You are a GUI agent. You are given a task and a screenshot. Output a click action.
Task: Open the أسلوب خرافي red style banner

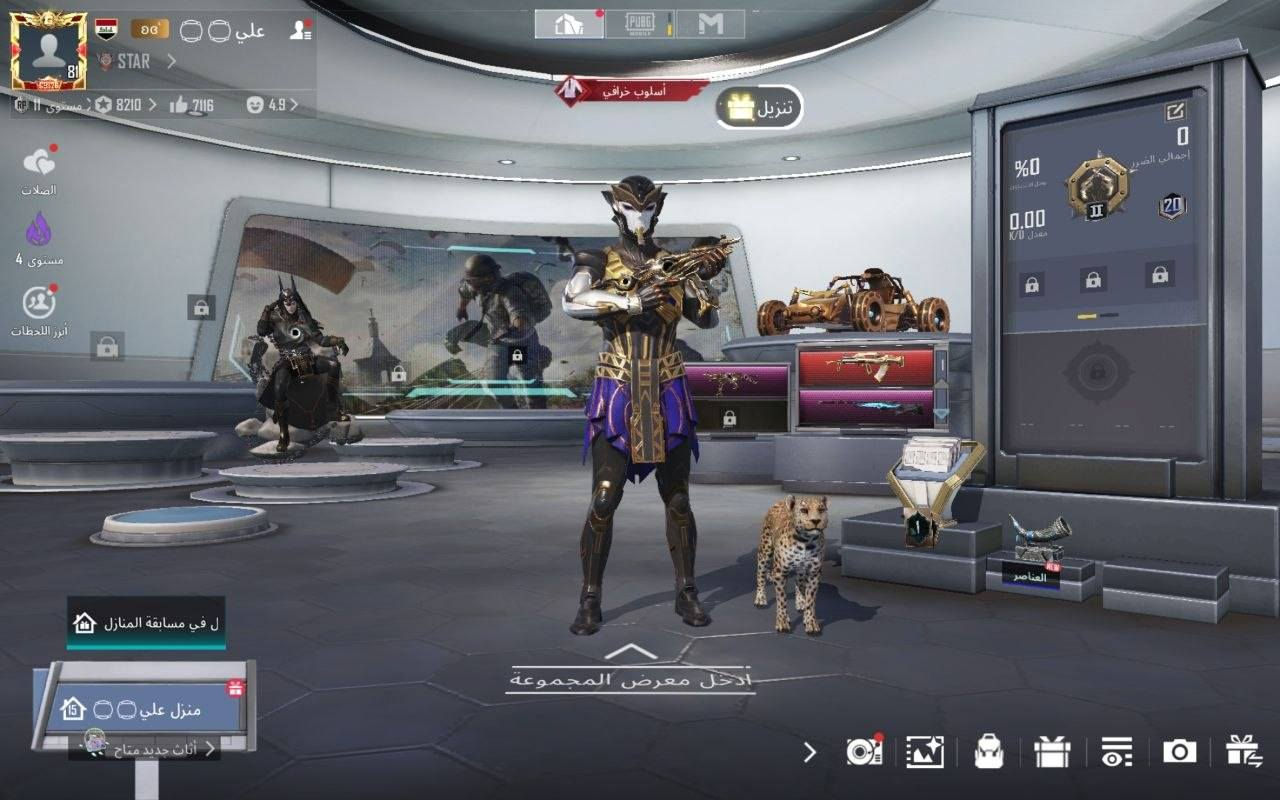[x=633, y=91]
